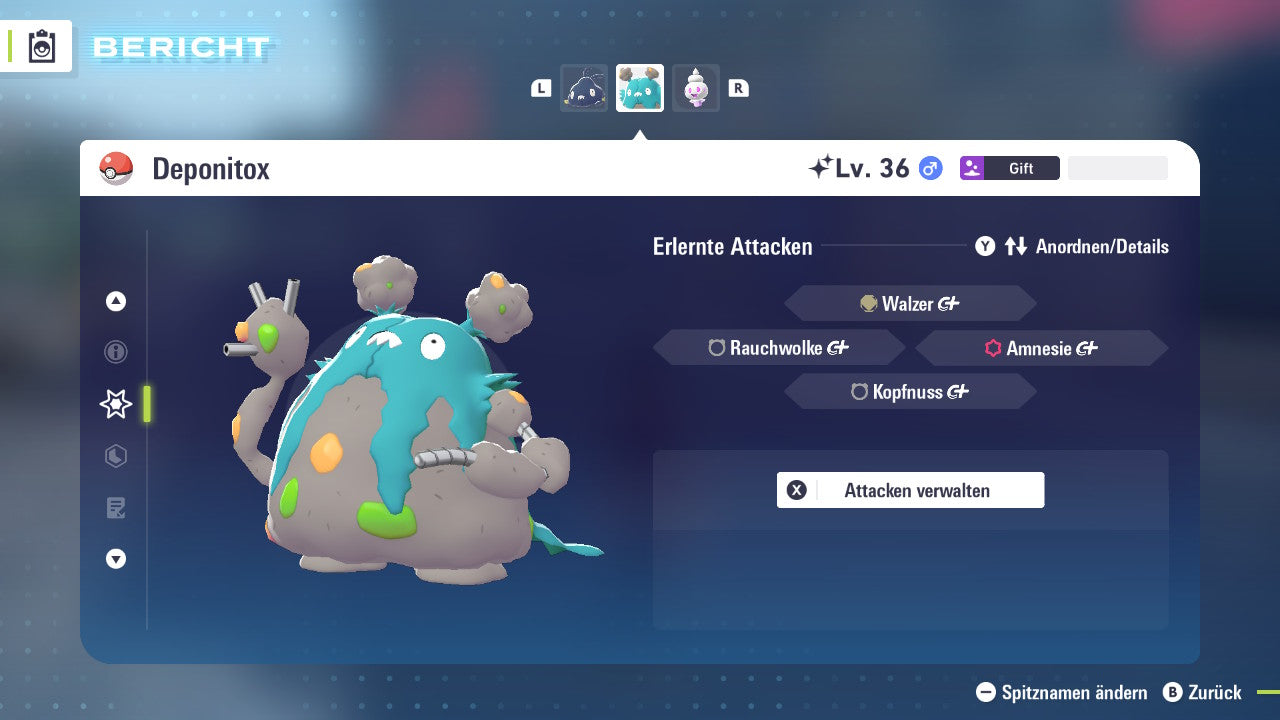
Task: Select the male gender symbol
Action: [928, 168]
